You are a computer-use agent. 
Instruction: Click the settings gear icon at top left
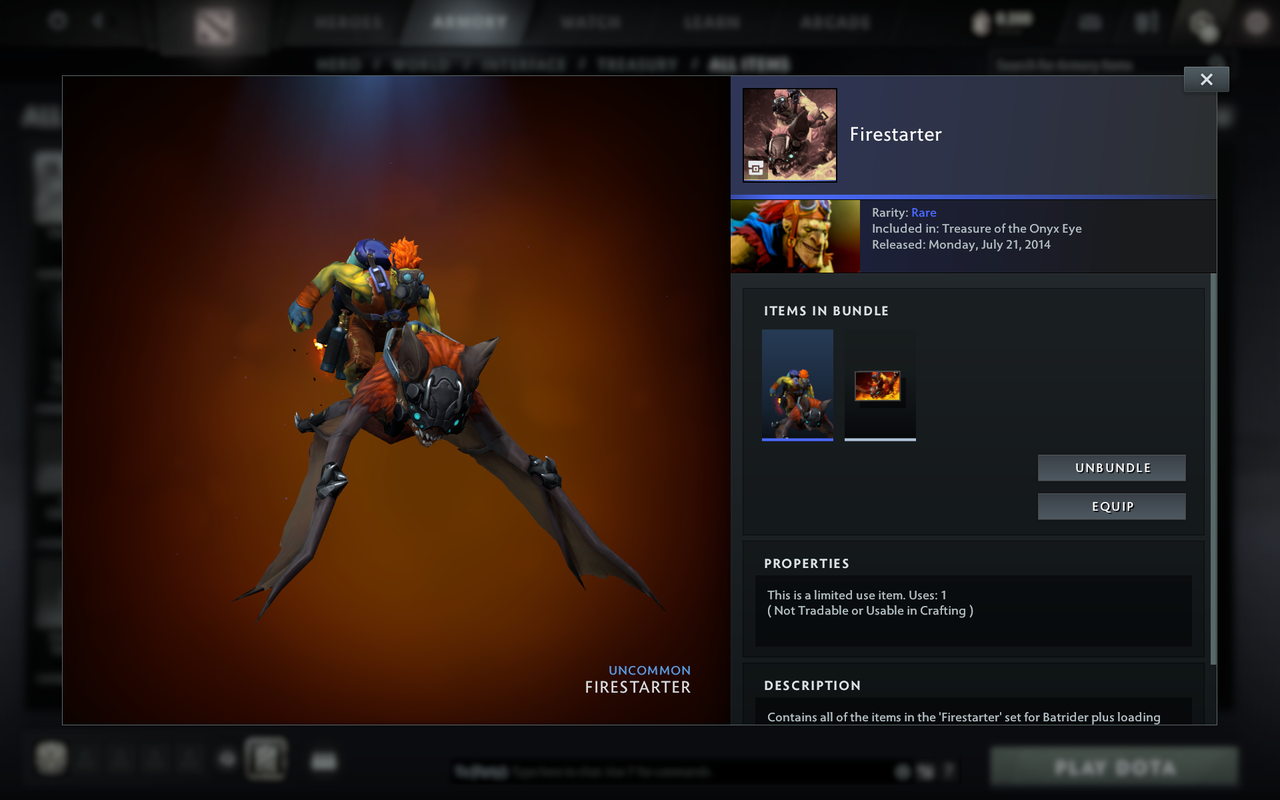(57, 21)
